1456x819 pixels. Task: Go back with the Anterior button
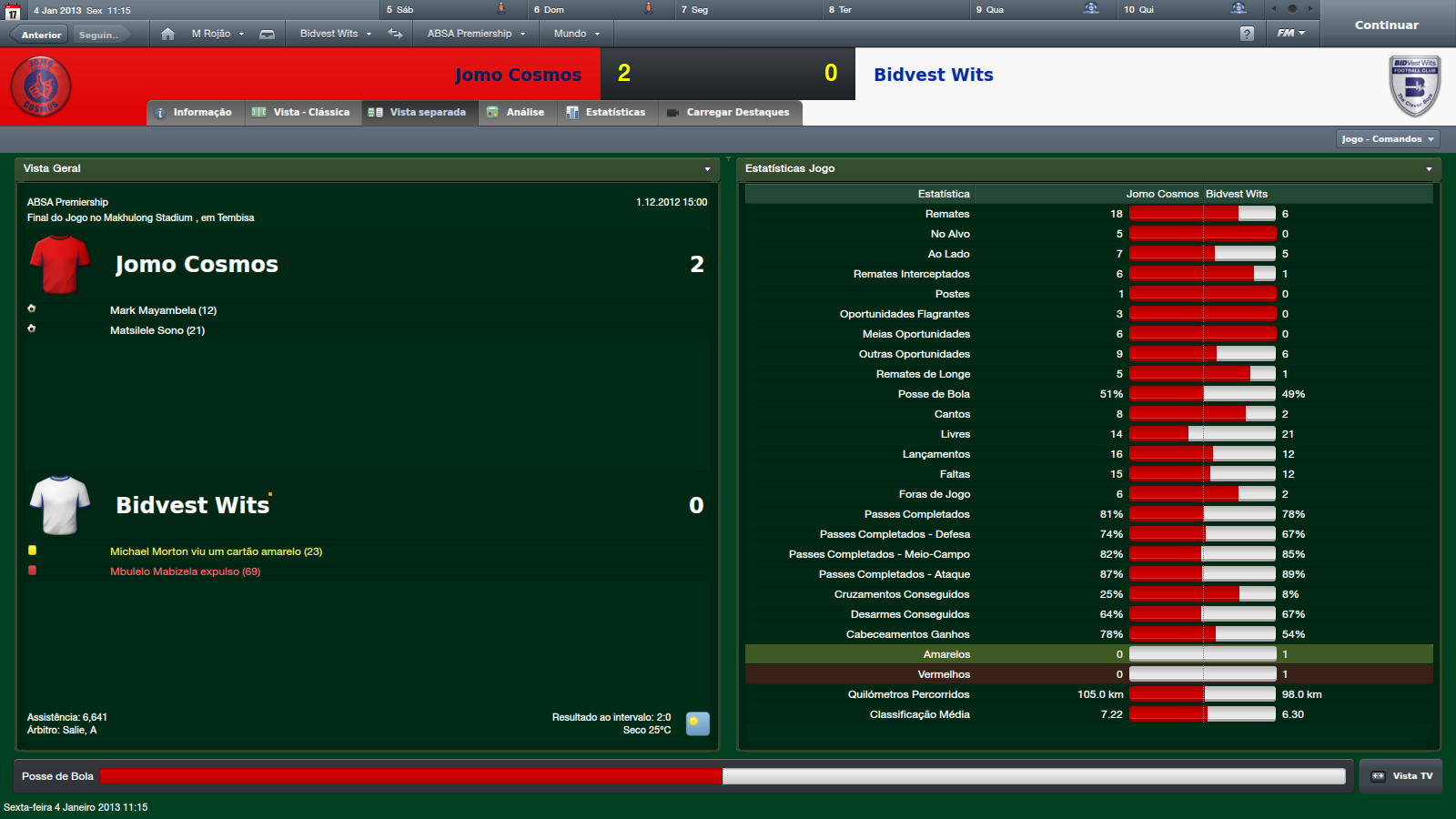click(x=41, y=35)
